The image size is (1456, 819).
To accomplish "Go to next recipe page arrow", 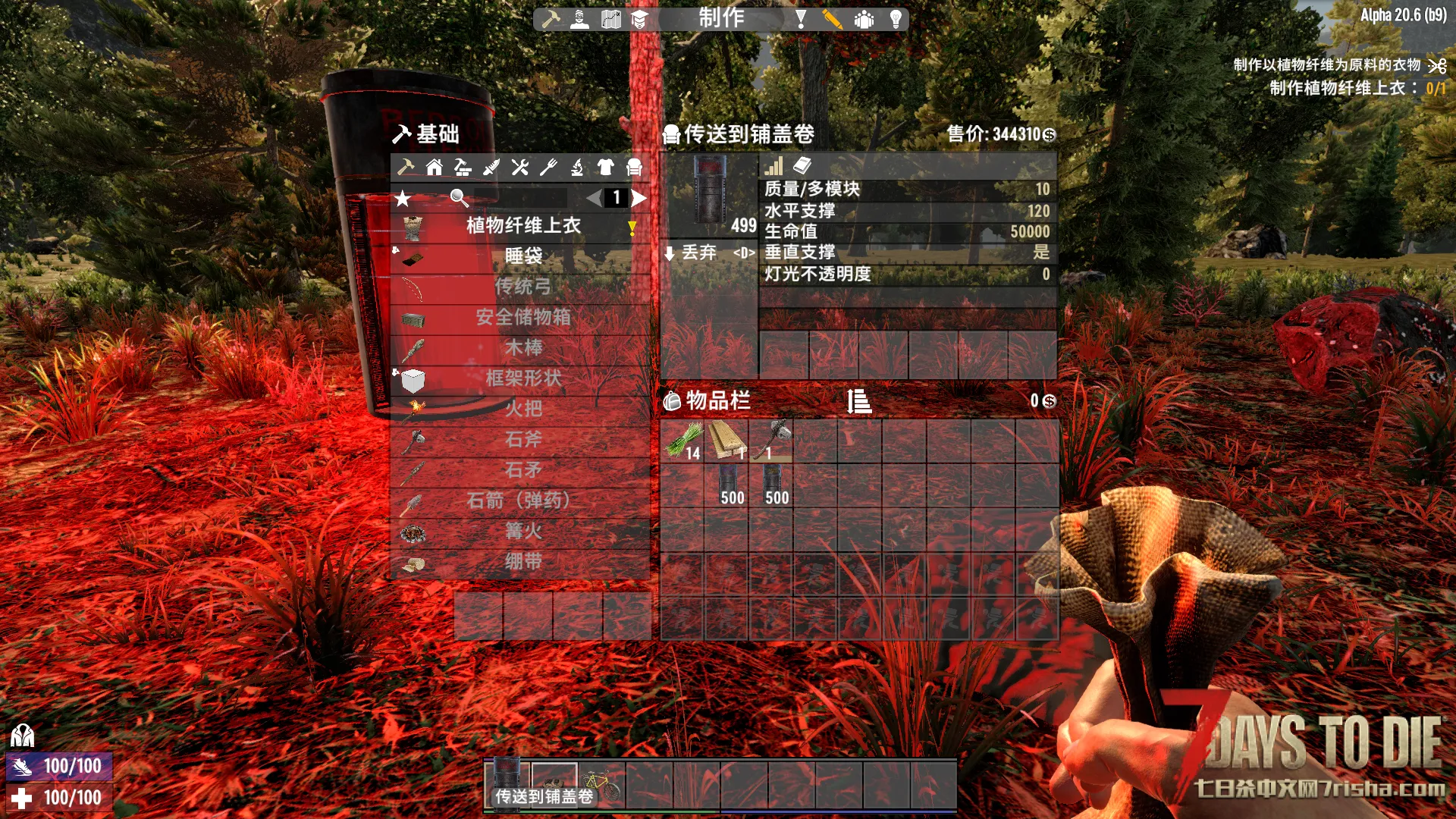I will point(639,199).
